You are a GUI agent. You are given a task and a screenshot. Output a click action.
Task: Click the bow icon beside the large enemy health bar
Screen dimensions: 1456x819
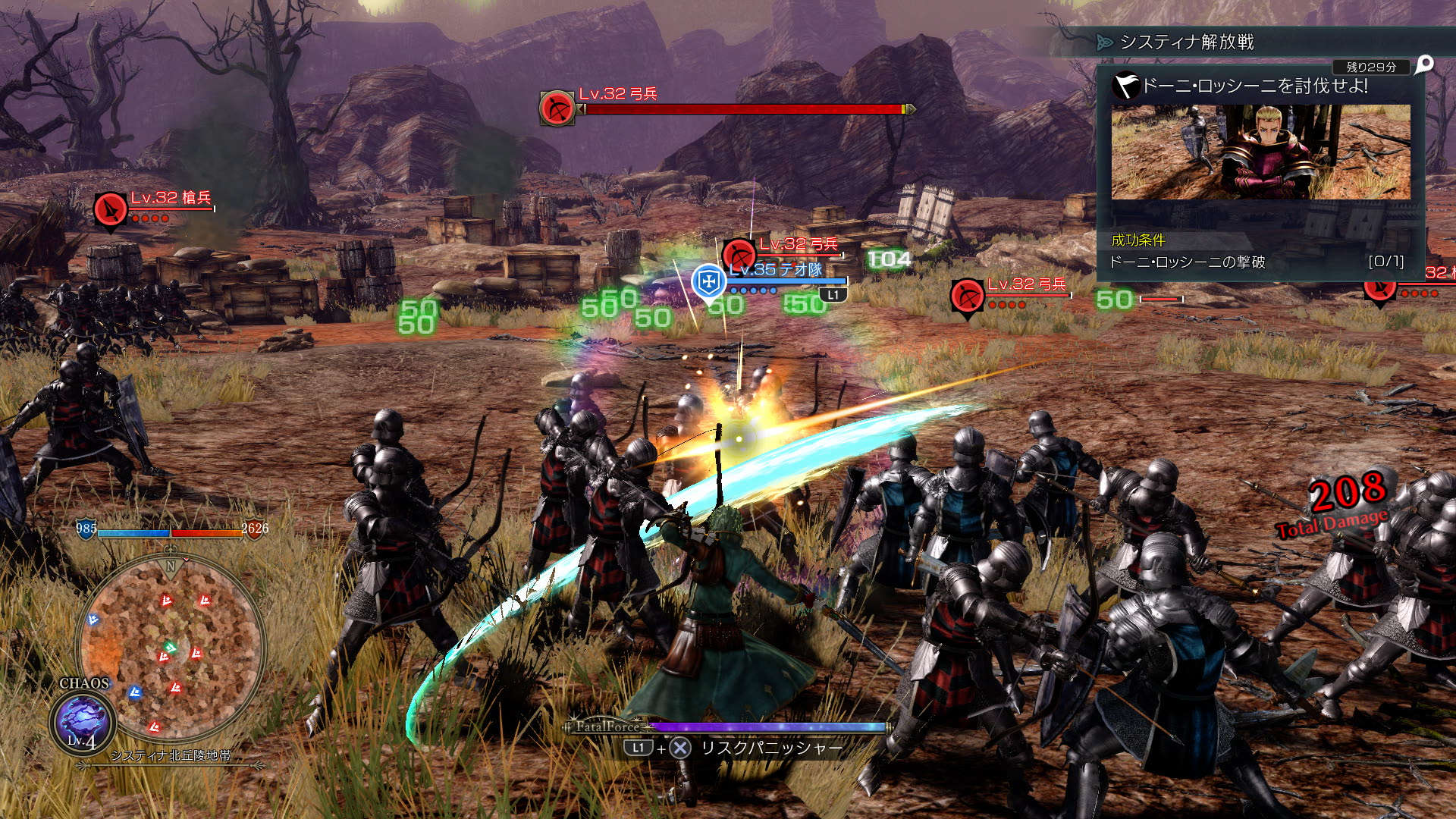[x=557, y=108]
